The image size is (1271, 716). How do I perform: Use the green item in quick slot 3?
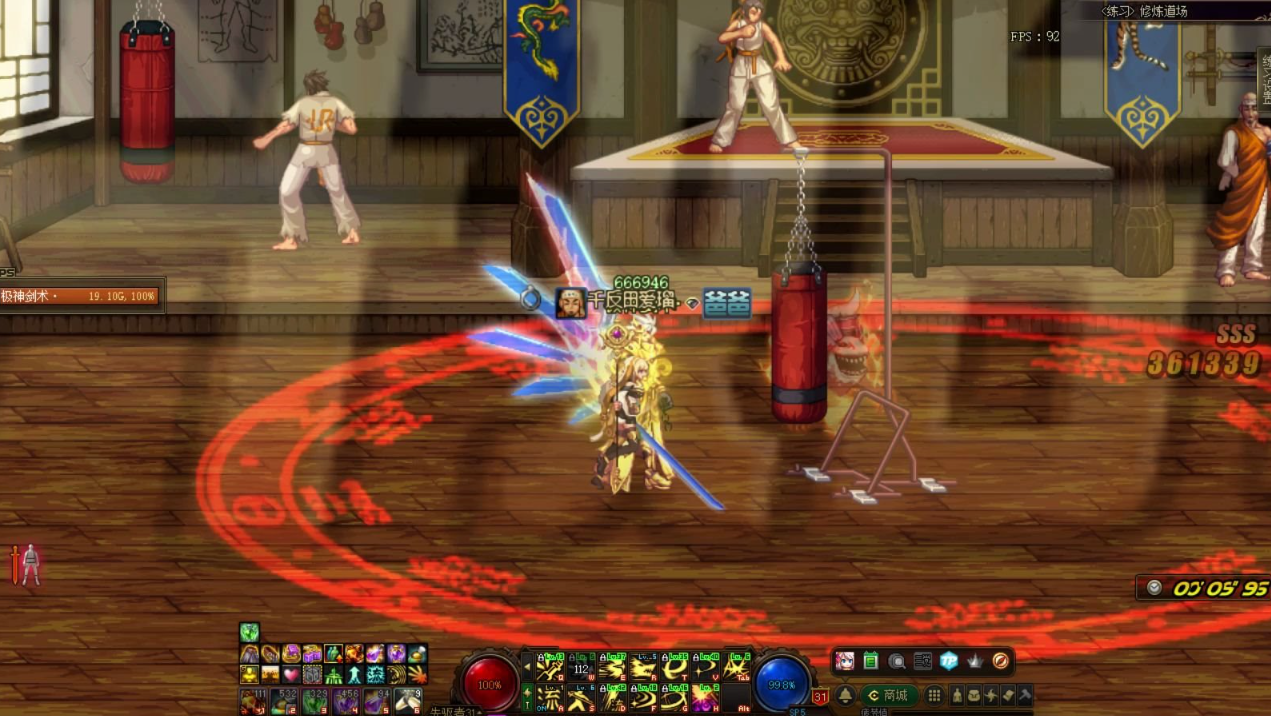click(x=314, y=701)
